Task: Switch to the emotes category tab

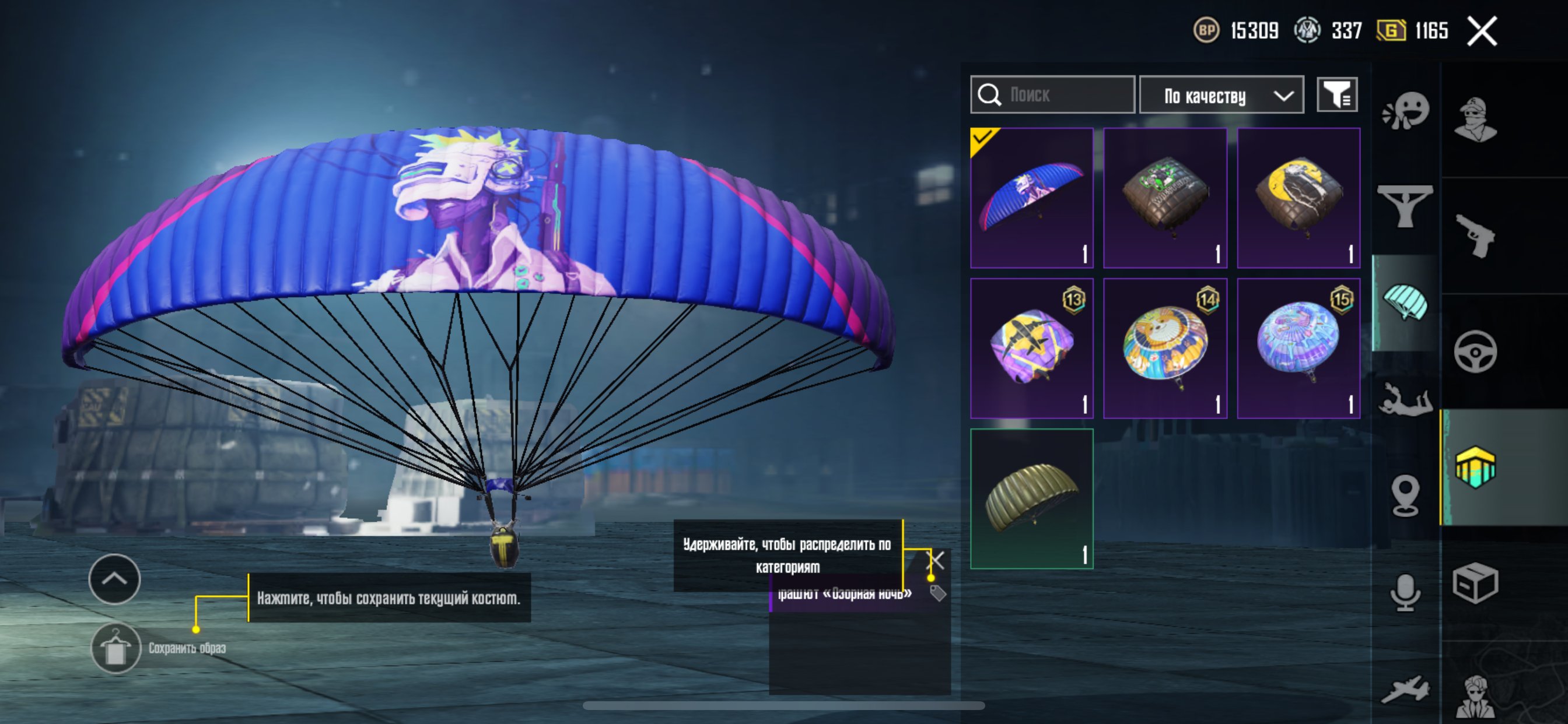Action: pyautogui.click(x=1405, y=111)
